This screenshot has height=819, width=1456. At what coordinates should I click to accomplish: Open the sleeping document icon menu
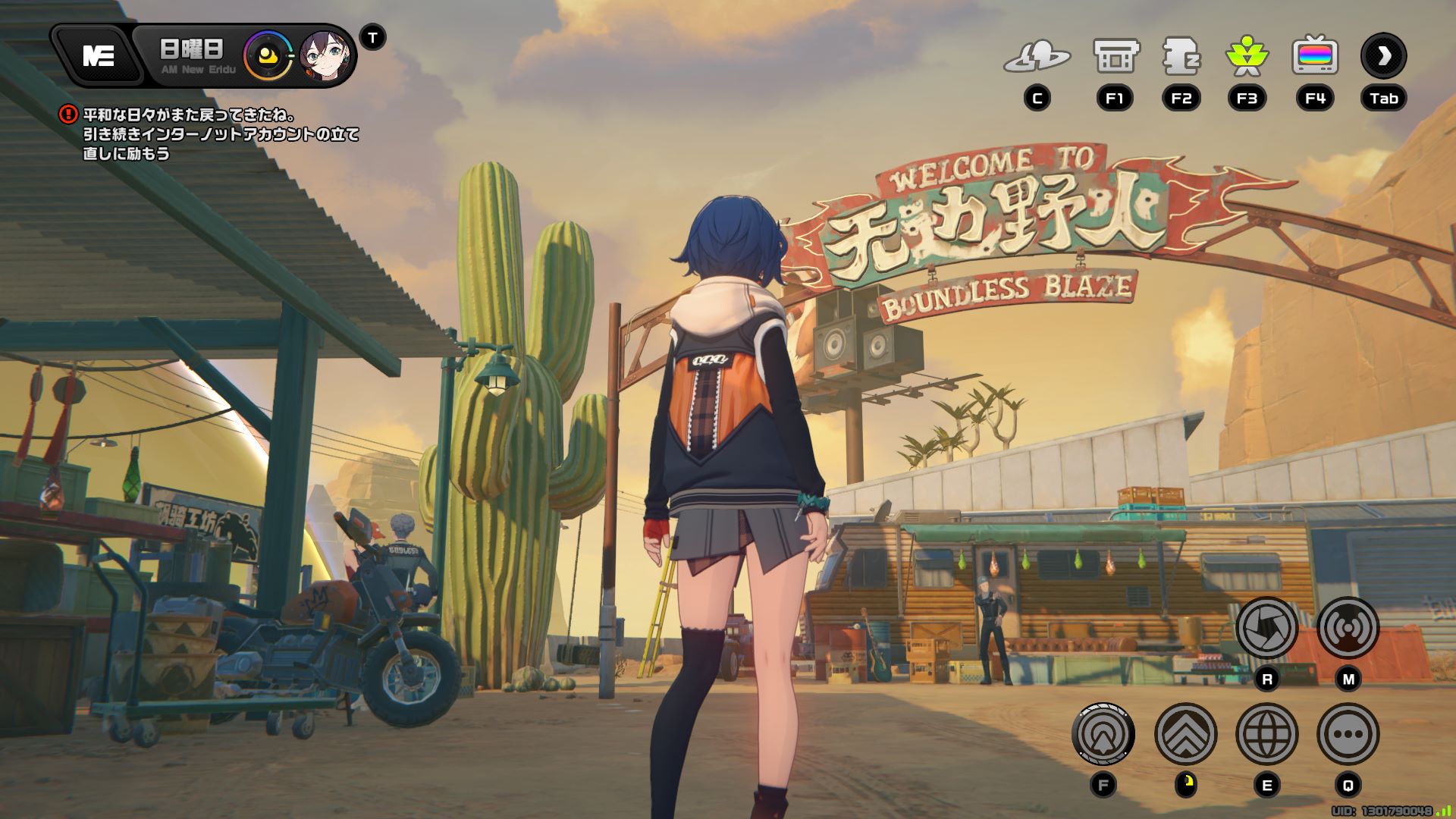tap(1181, 57)
